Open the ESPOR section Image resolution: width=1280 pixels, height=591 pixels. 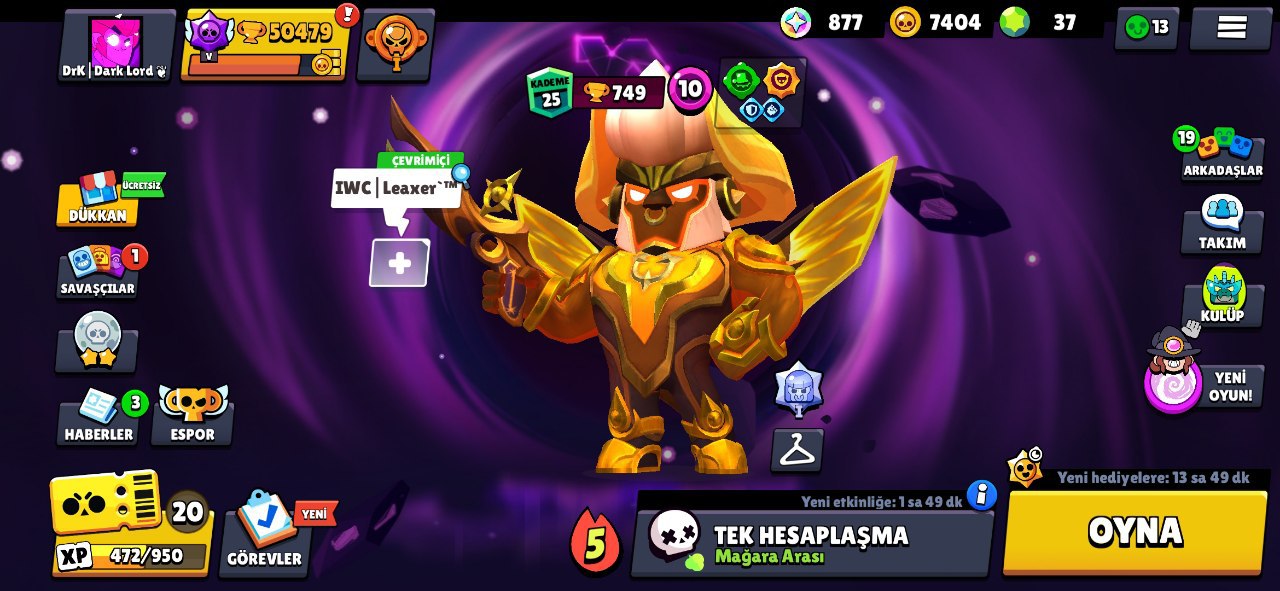click(192, 416)
